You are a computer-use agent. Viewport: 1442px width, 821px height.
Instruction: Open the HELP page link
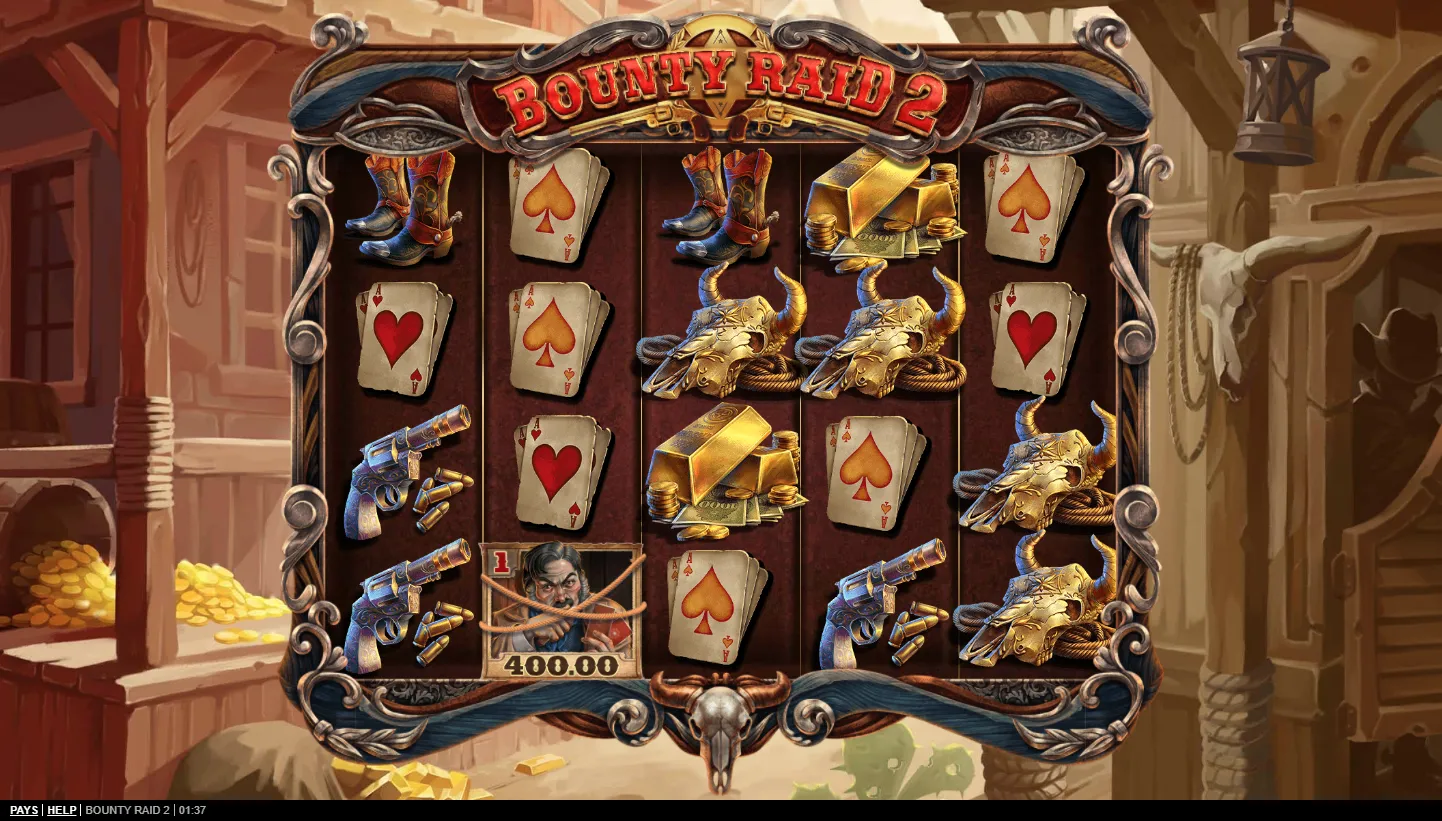point(62,810)
